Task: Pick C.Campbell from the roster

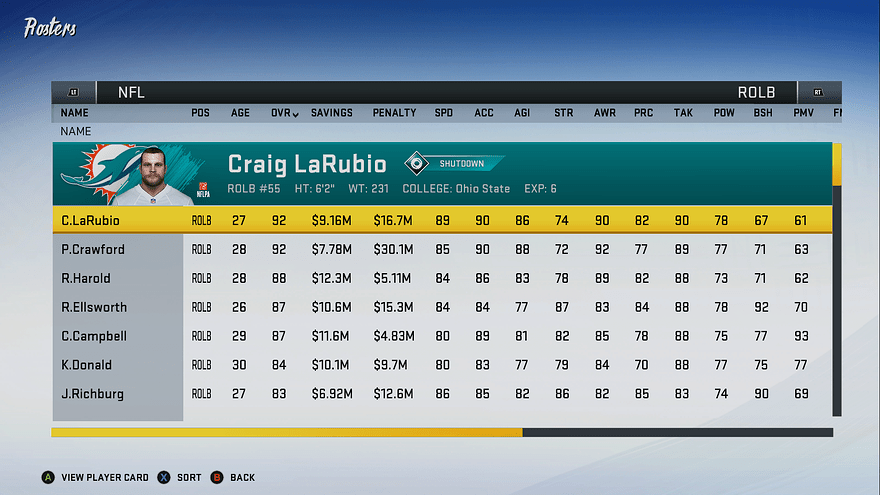Action: click(x=440, y=336)
